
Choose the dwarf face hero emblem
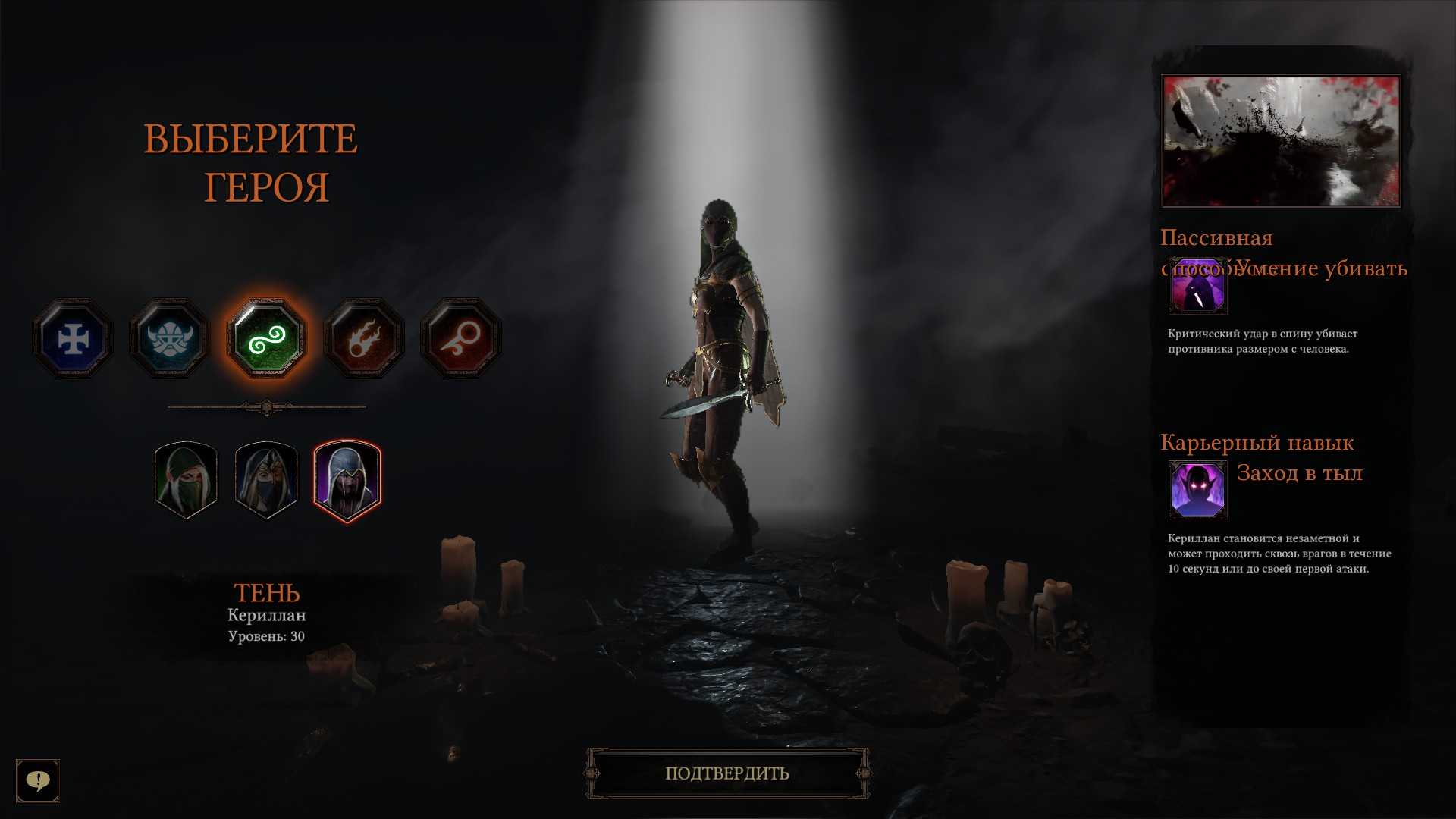[169, 338]
